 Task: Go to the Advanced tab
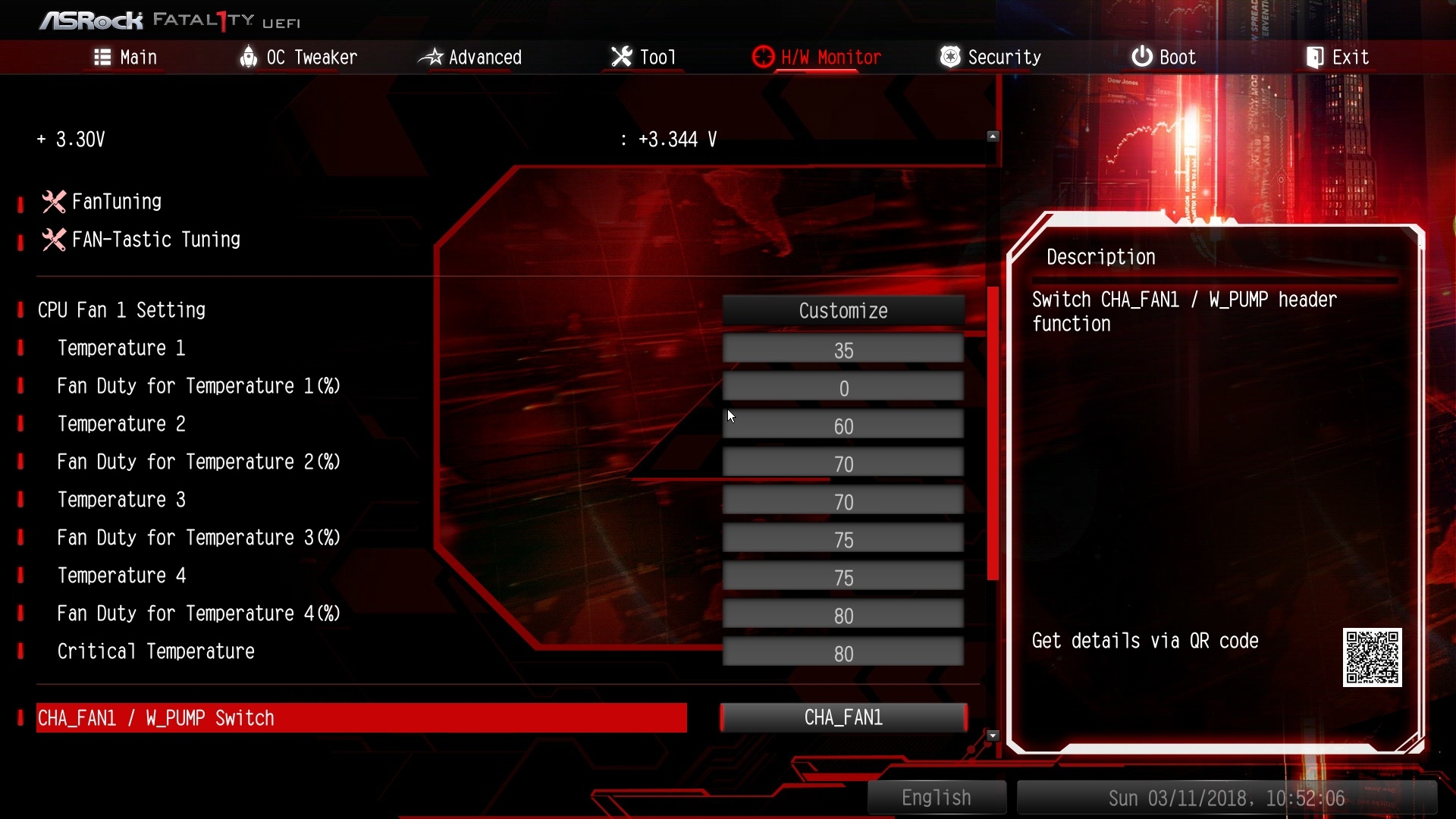click(x=470, y=58)
